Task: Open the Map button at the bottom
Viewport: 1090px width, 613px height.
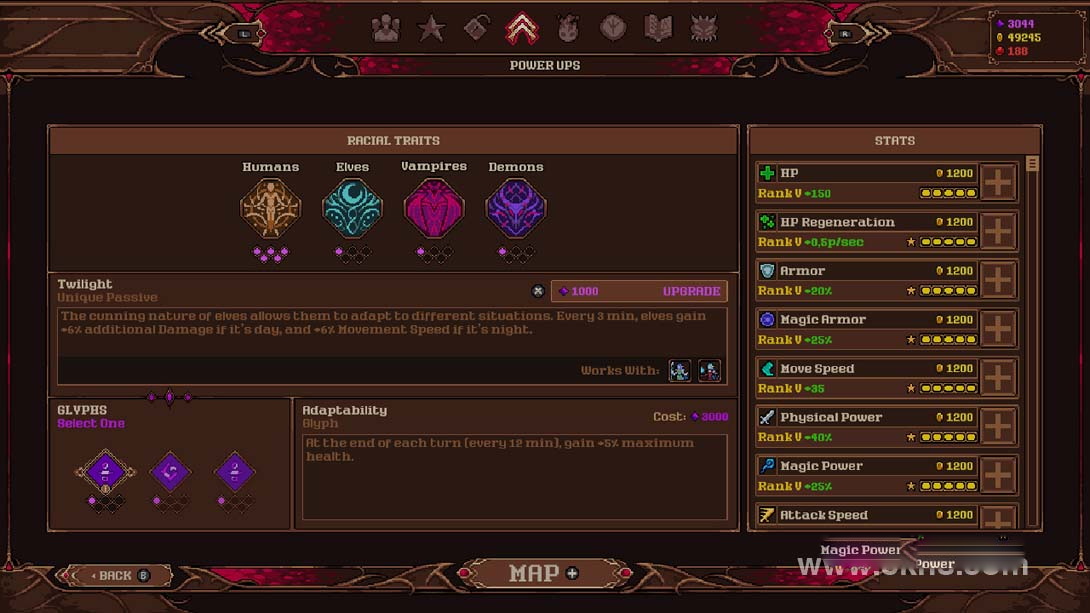Action: click(x=544, y=574)
